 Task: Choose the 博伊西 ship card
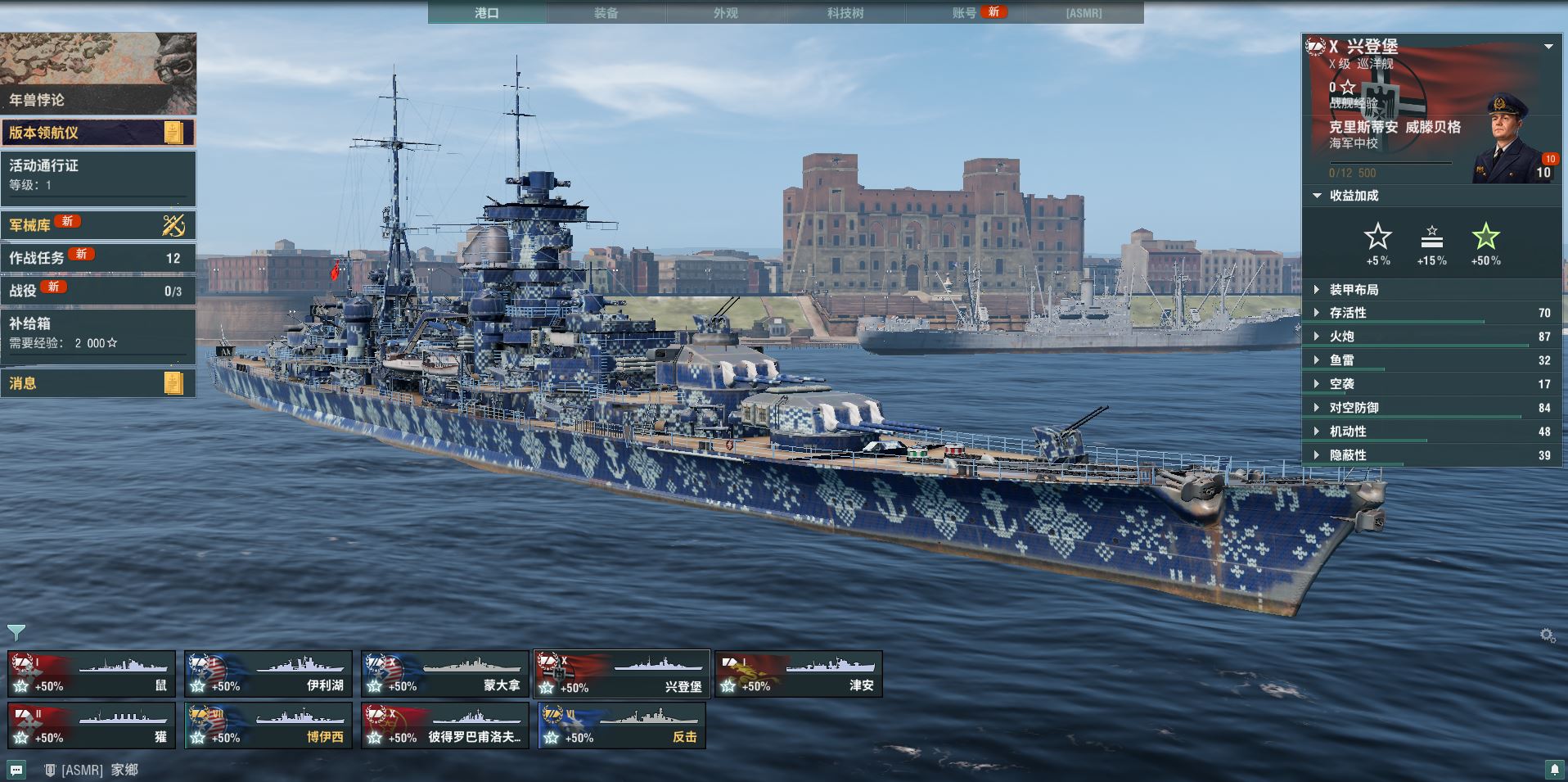(268, 725)
